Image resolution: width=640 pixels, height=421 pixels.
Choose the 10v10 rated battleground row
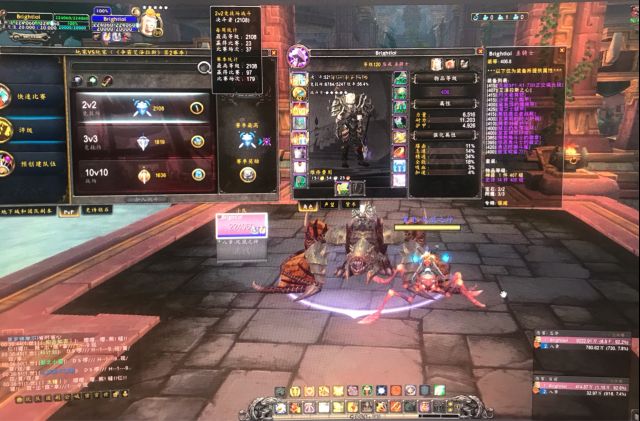point(140,174)
